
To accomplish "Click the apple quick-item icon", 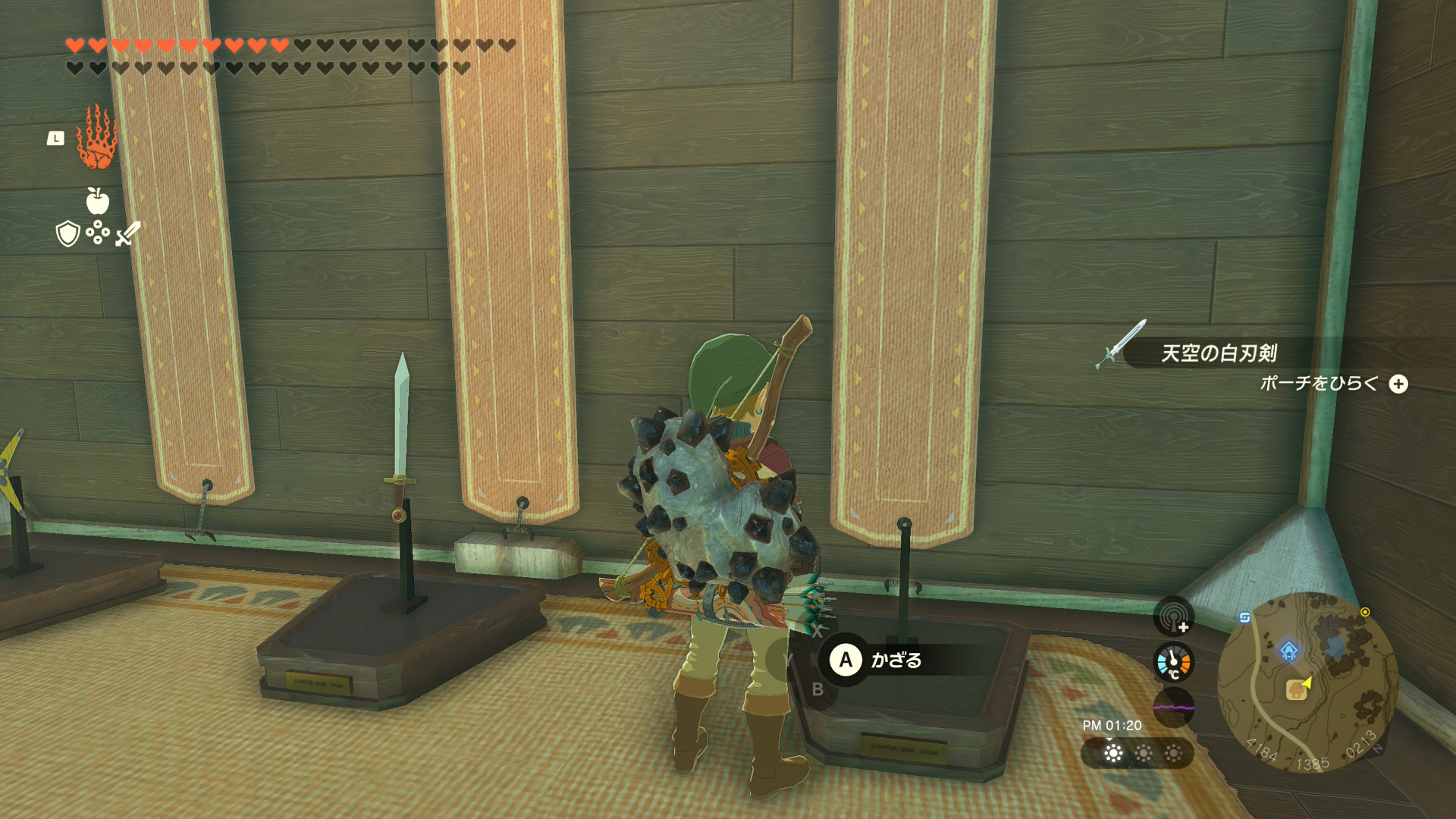I will point(97,201).
